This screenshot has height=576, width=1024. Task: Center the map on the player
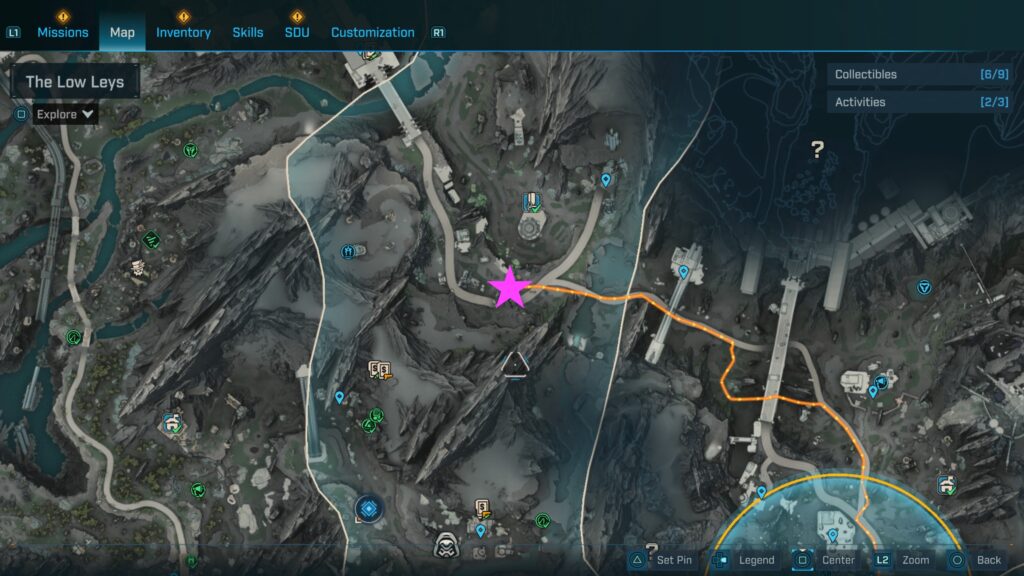tap(826, 560)
